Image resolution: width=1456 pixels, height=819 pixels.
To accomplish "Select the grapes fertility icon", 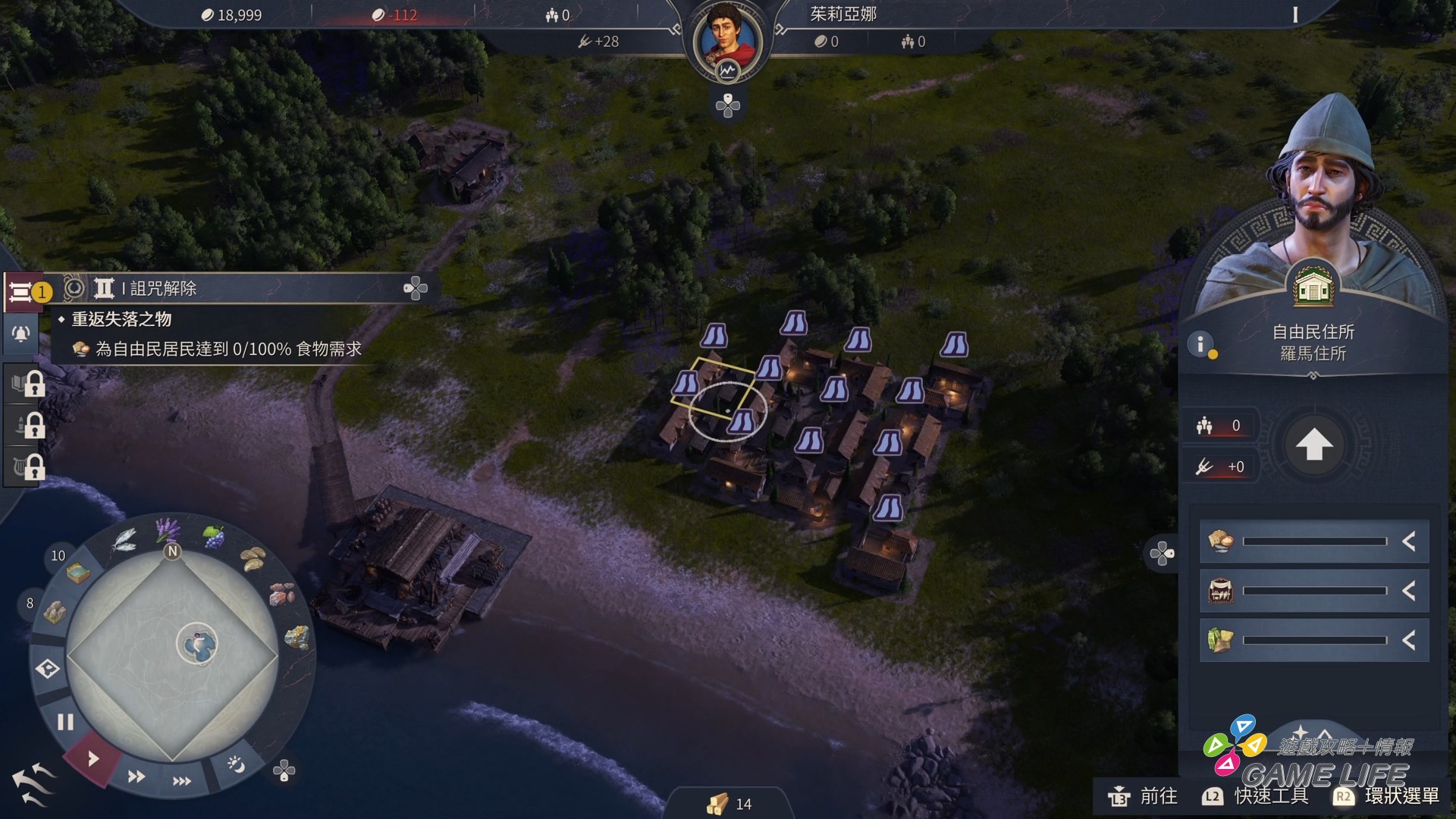I will point(214,537).
